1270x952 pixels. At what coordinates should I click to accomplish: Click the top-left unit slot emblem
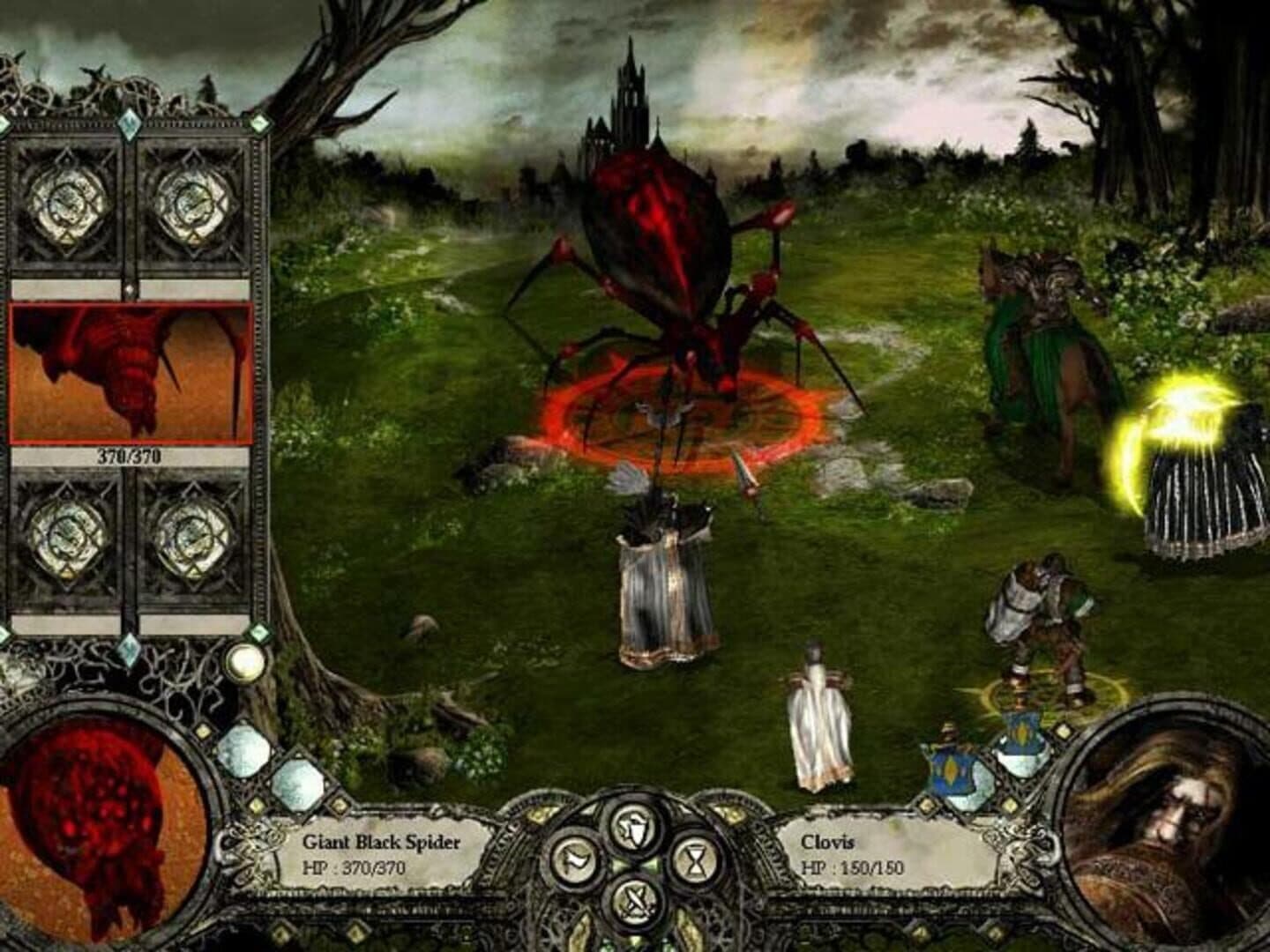coord(69,201)
